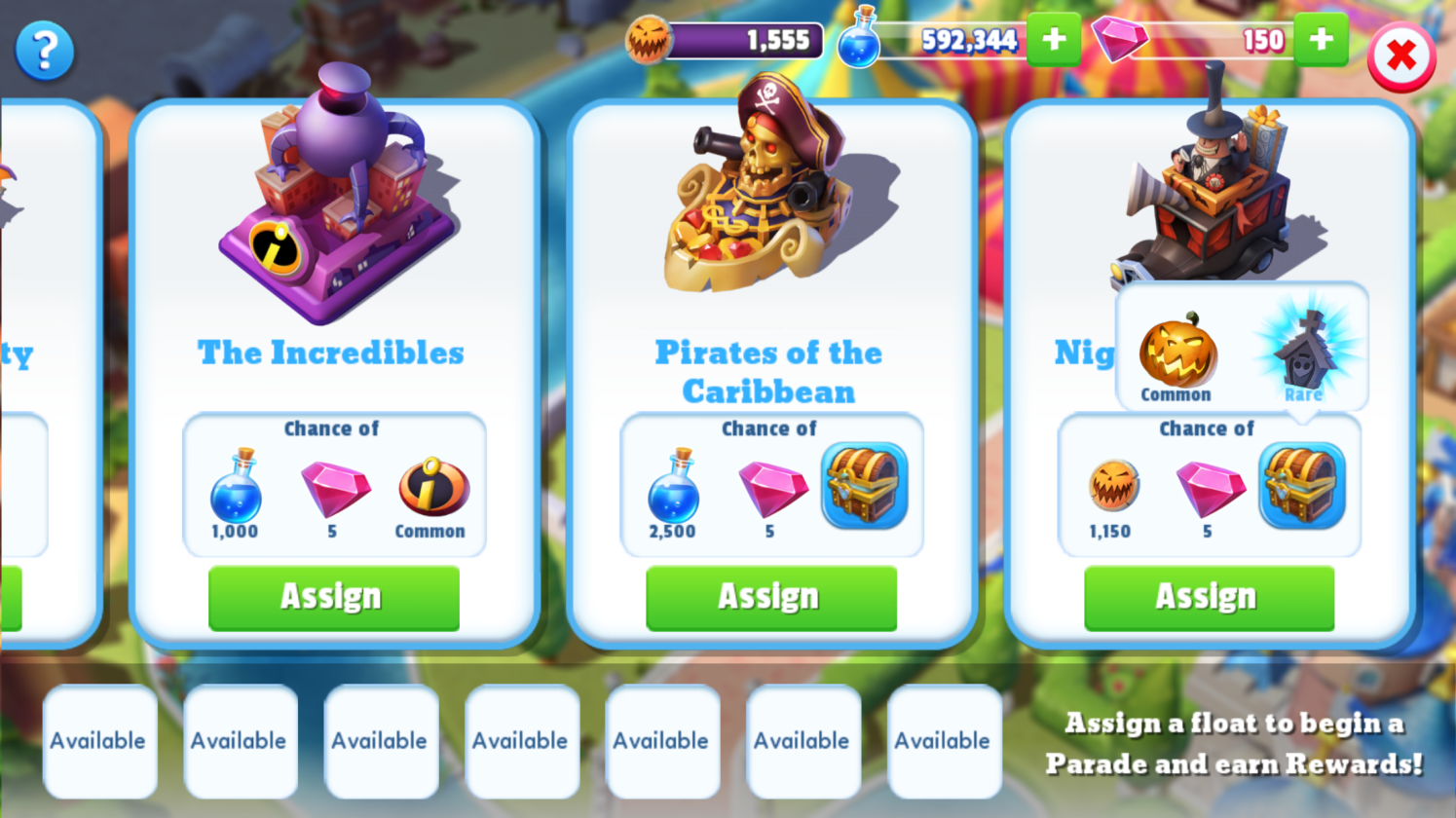Close the parade screen with red X

[1400, 56]
